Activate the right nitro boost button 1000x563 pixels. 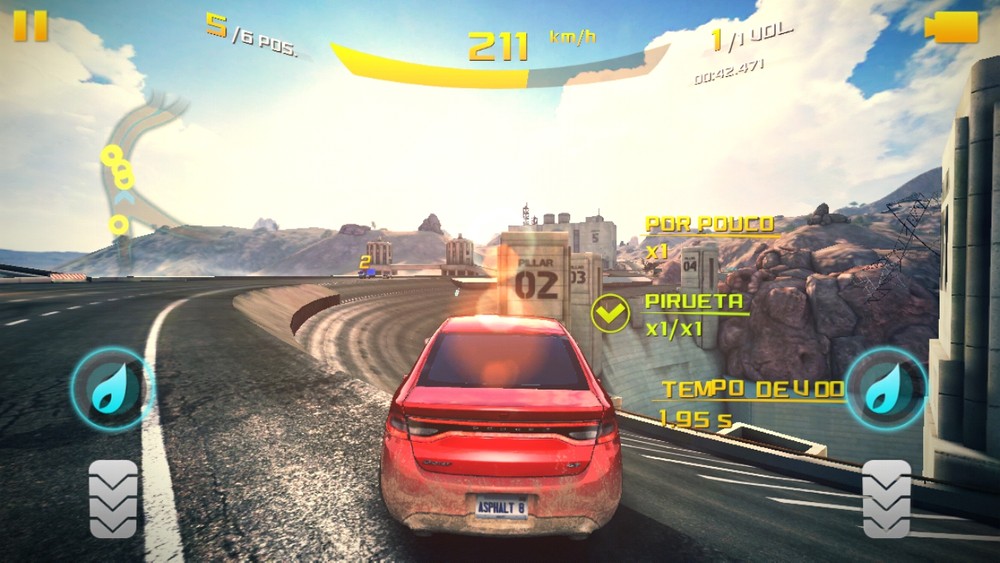pos(884,389)
